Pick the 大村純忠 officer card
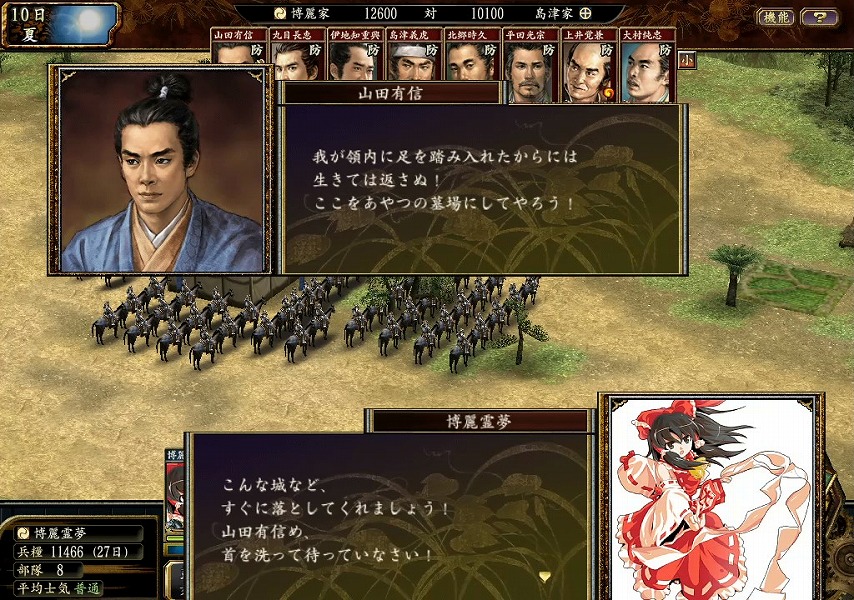This screenshot has height=600, width=854. (x=647, y=66)
